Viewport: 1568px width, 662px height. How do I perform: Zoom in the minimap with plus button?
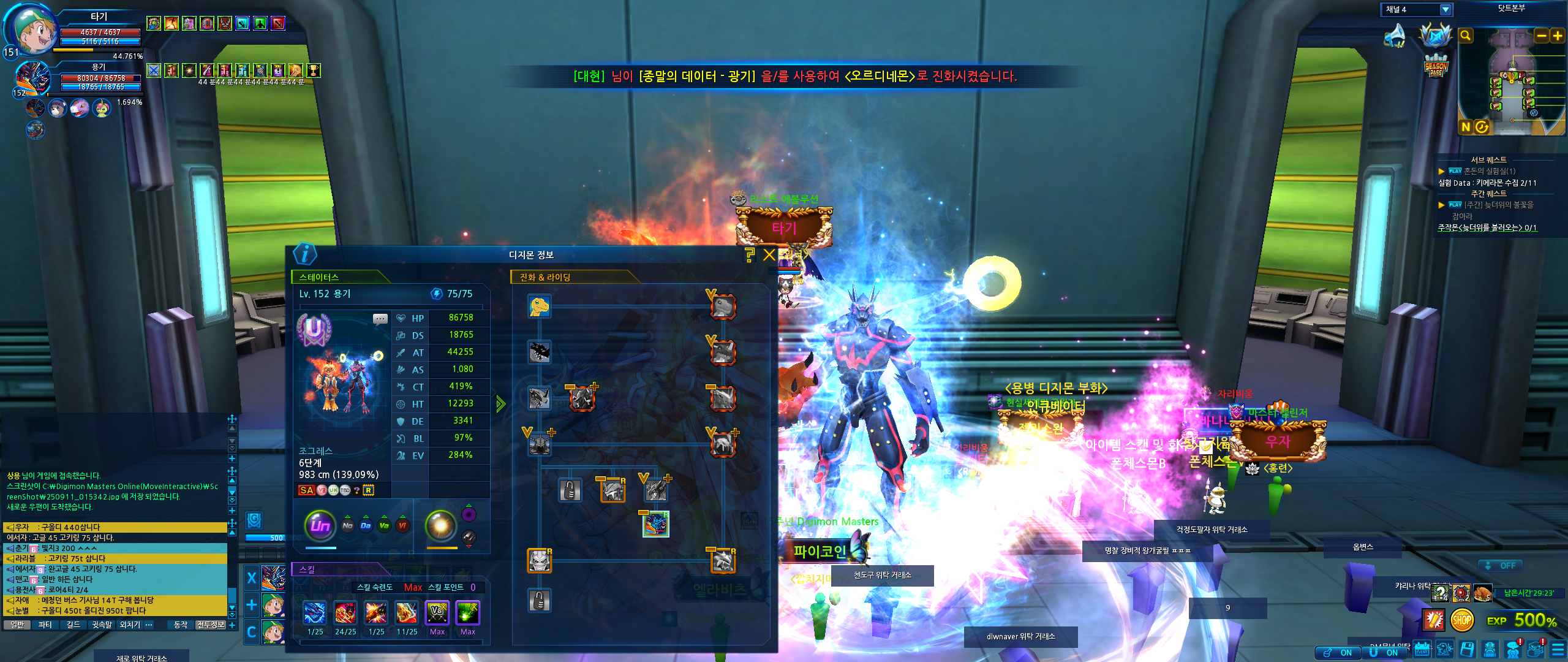tap(1558, 36)
